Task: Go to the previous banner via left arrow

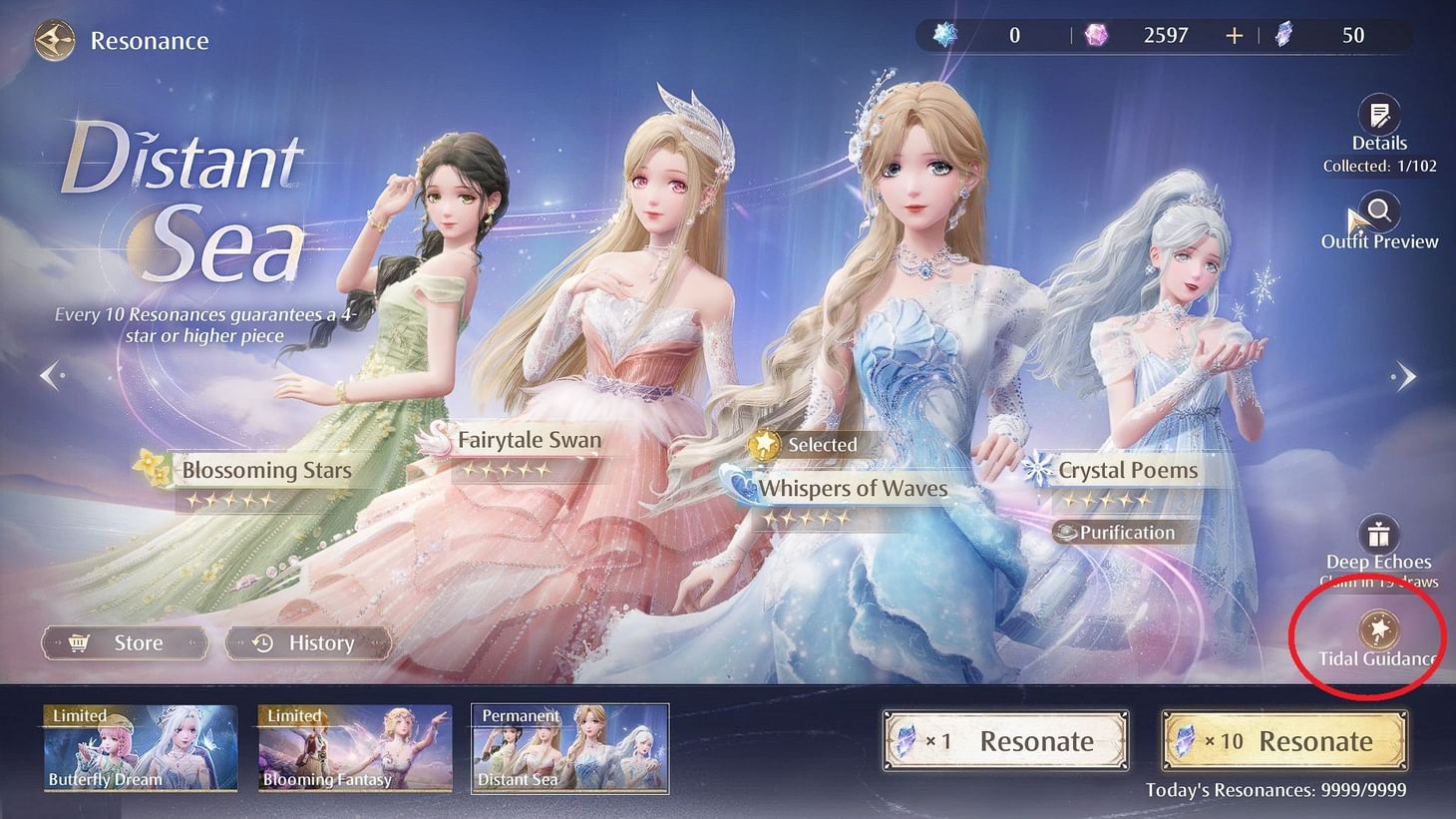Action: tap(50, 375)
